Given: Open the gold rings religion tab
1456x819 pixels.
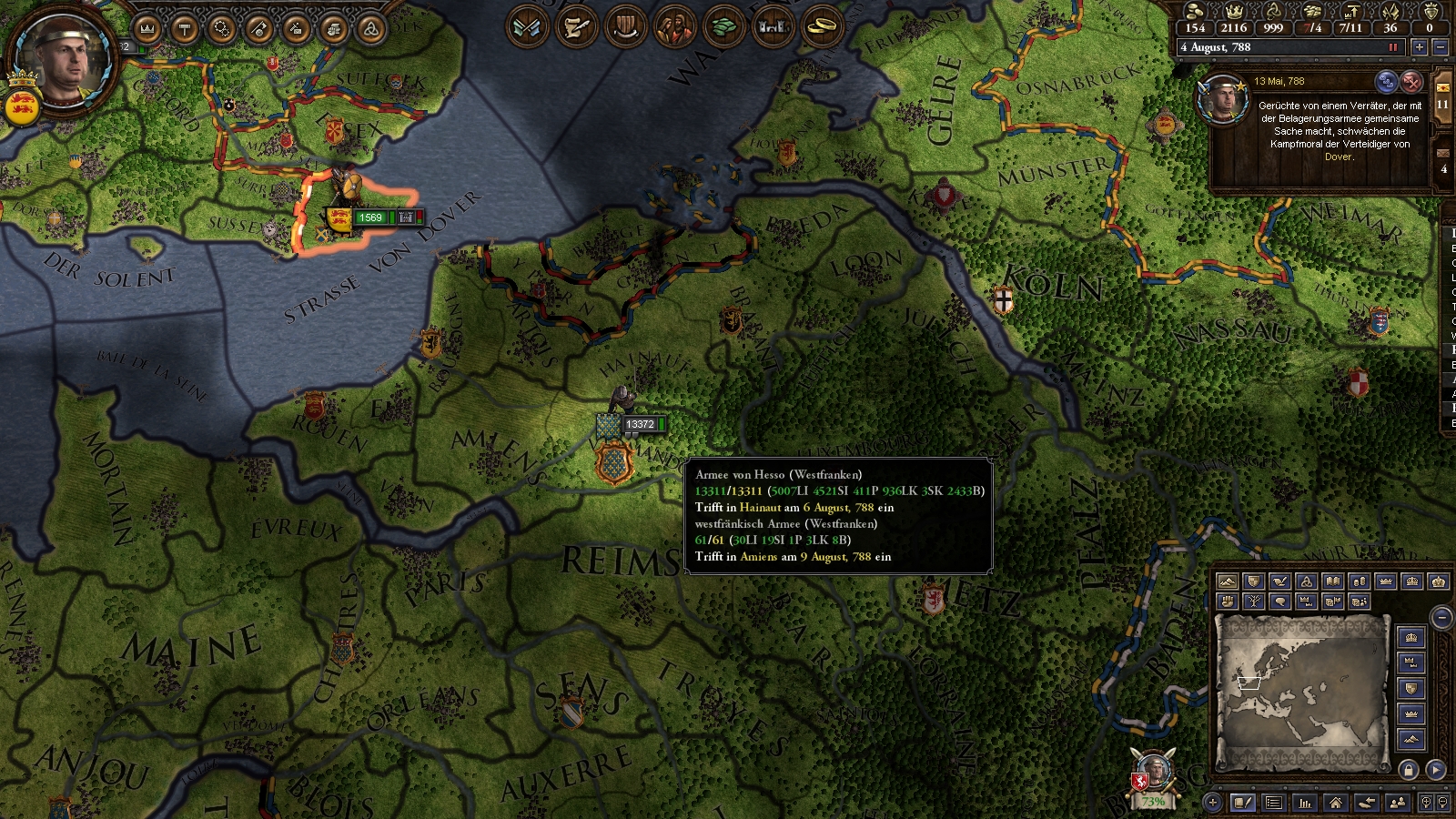Looking at the screenshot, I should click(x=823, y=26).
